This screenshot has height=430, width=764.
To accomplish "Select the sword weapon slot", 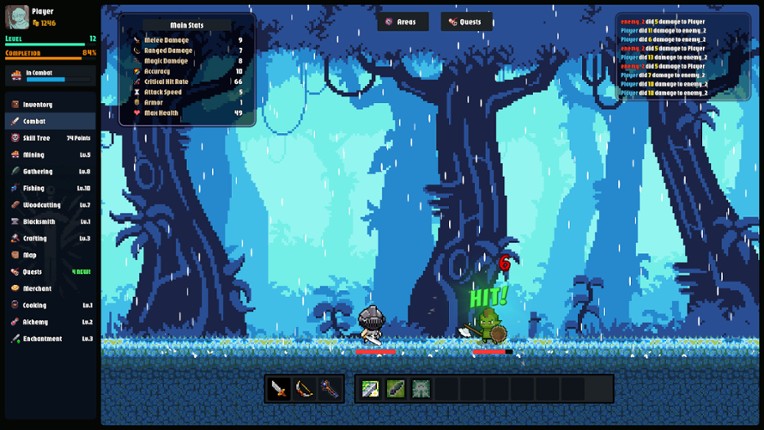I will (279, 388).
